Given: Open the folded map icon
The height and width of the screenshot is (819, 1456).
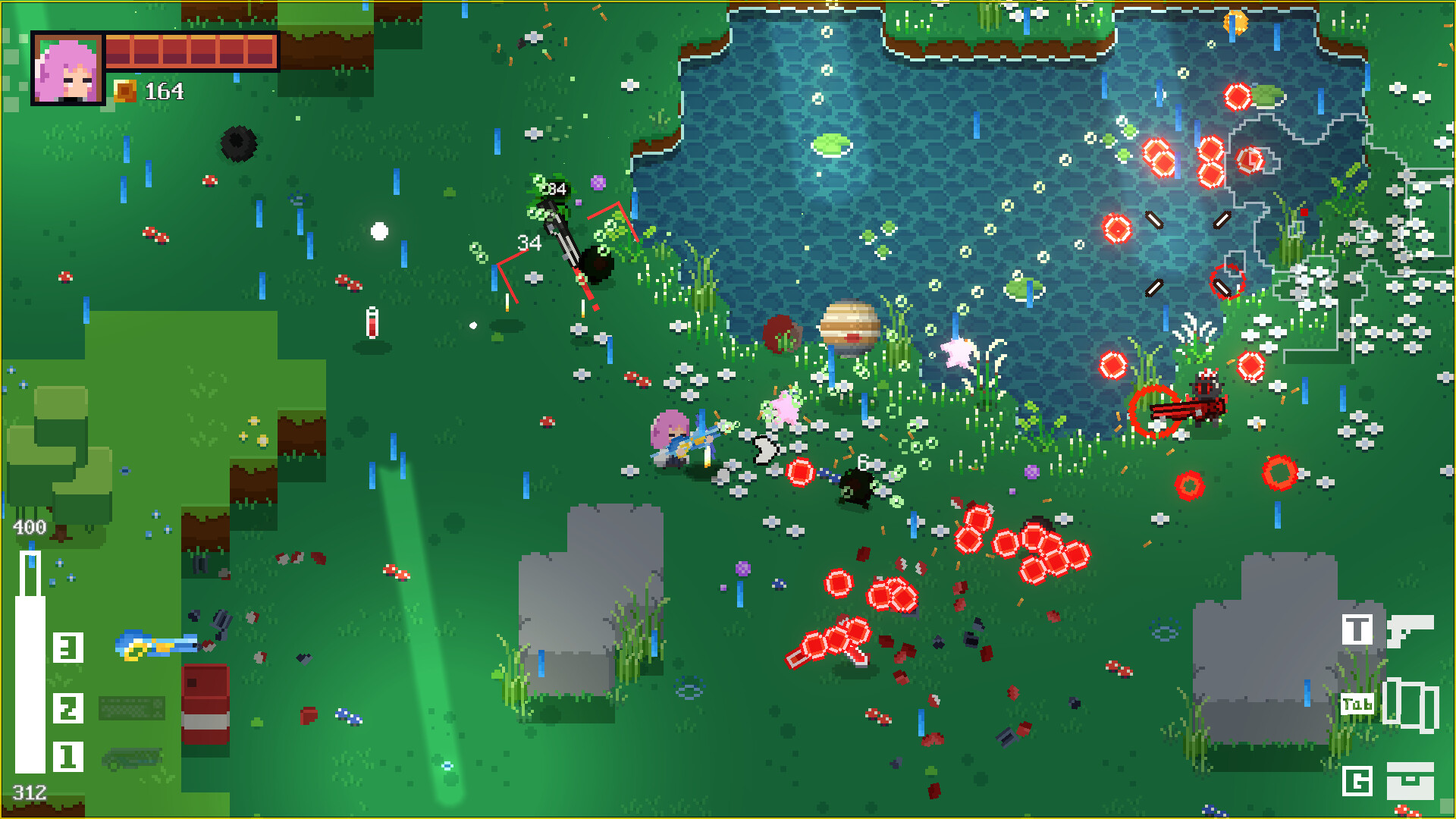Looking at the screenshot, I should (x=1410, y=704).
